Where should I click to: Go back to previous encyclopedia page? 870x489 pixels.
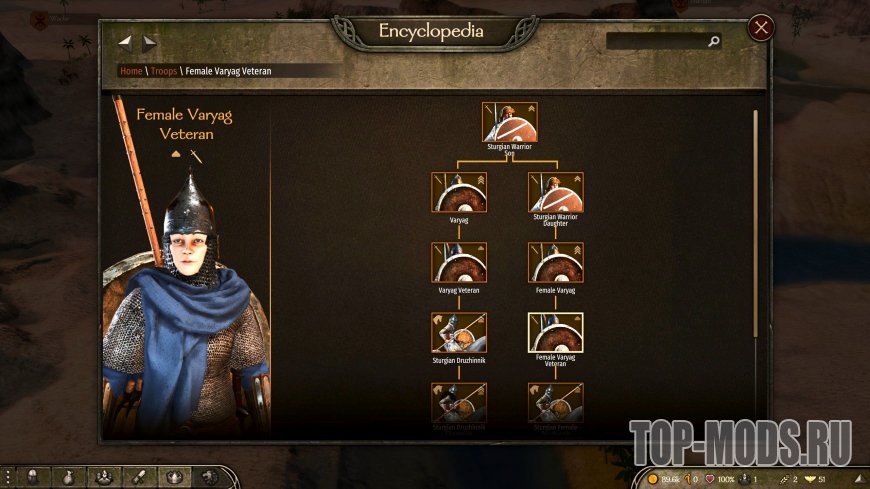pyautogui.click(x=125, y=43)
